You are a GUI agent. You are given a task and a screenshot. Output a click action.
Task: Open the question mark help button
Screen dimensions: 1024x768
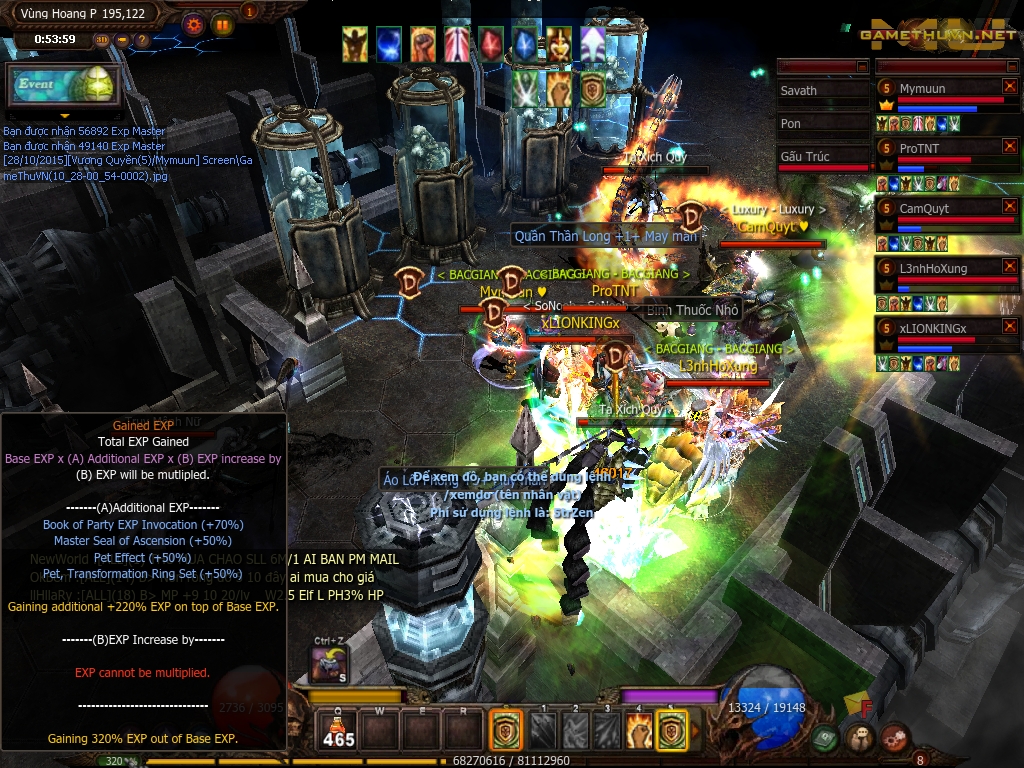(142, 40)
